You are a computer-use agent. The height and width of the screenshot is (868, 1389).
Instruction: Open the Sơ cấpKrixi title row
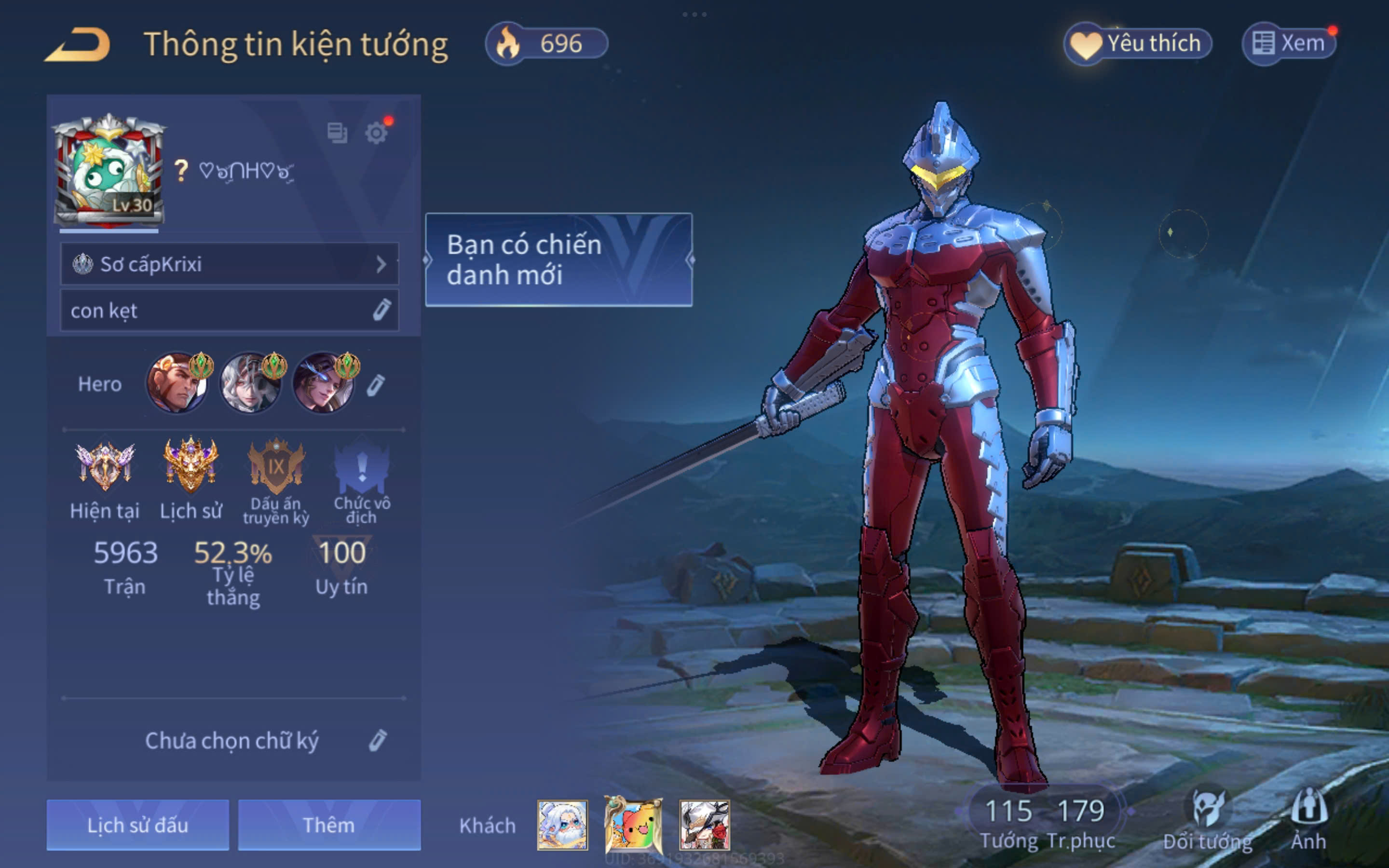229,264
